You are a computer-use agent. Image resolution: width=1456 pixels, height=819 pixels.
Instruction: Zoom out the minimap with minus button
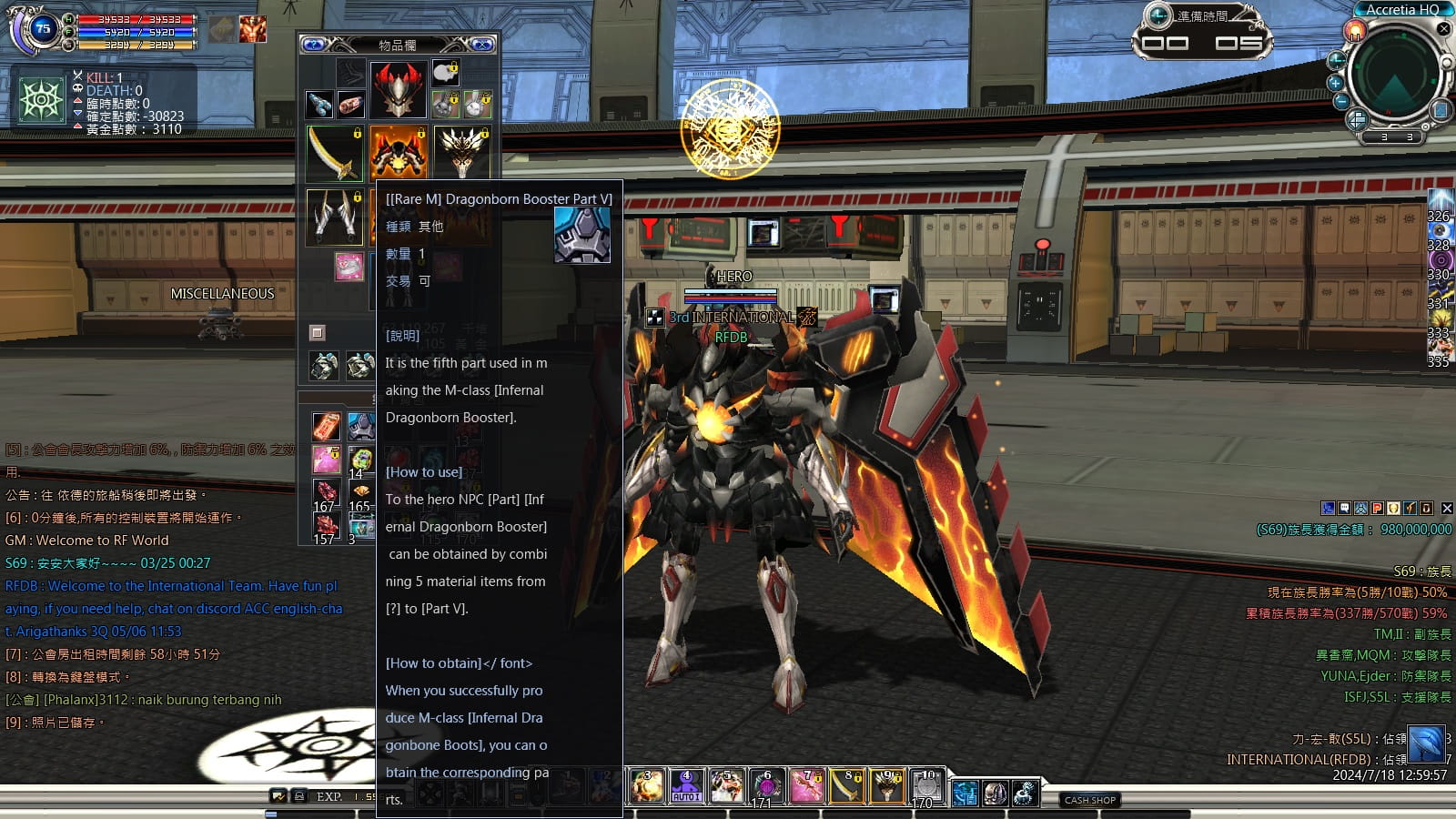(x=1340, y=101)
